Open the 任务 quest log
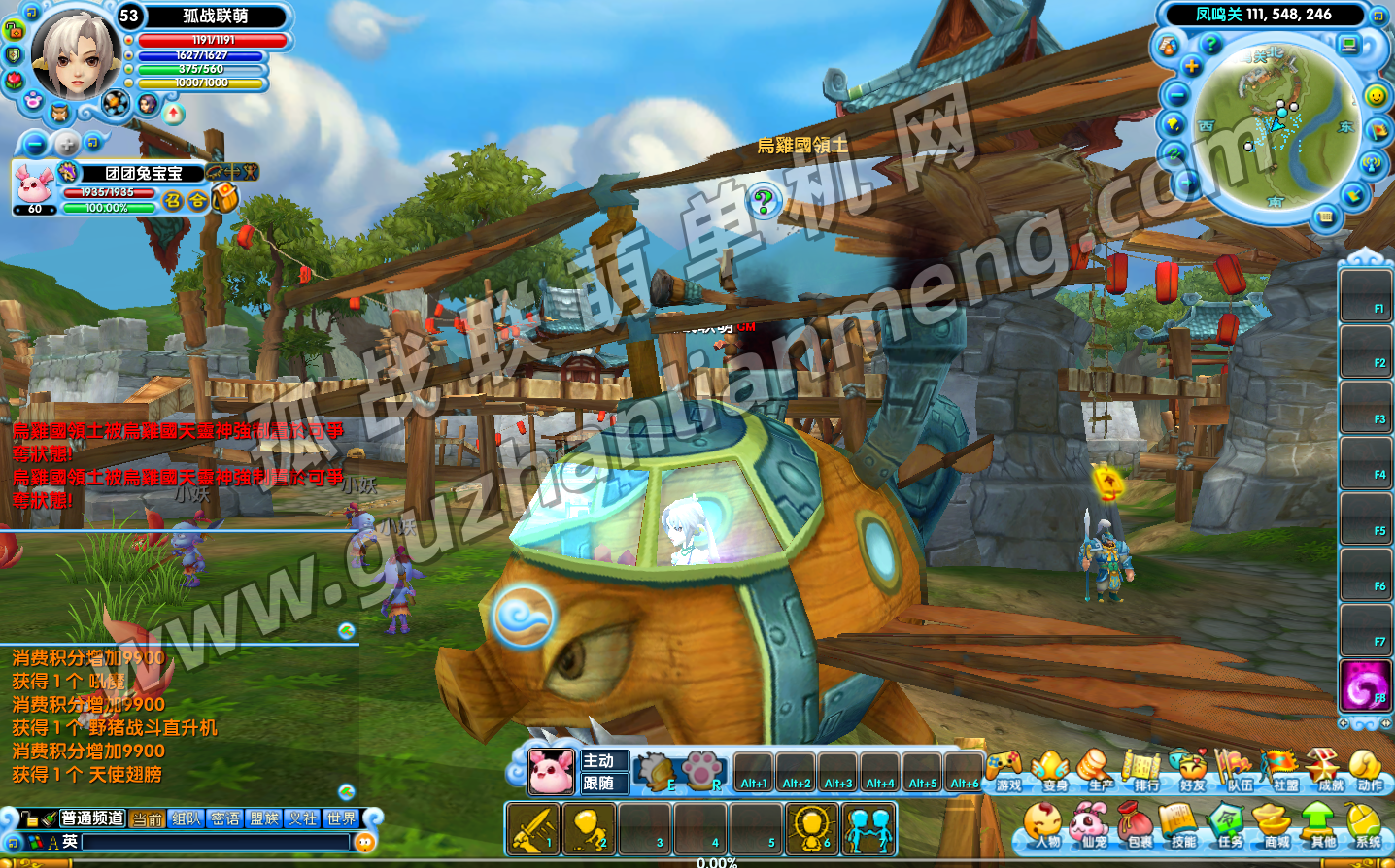The width and height of the screenshot is (1395, 868). tap(1227, 825)
